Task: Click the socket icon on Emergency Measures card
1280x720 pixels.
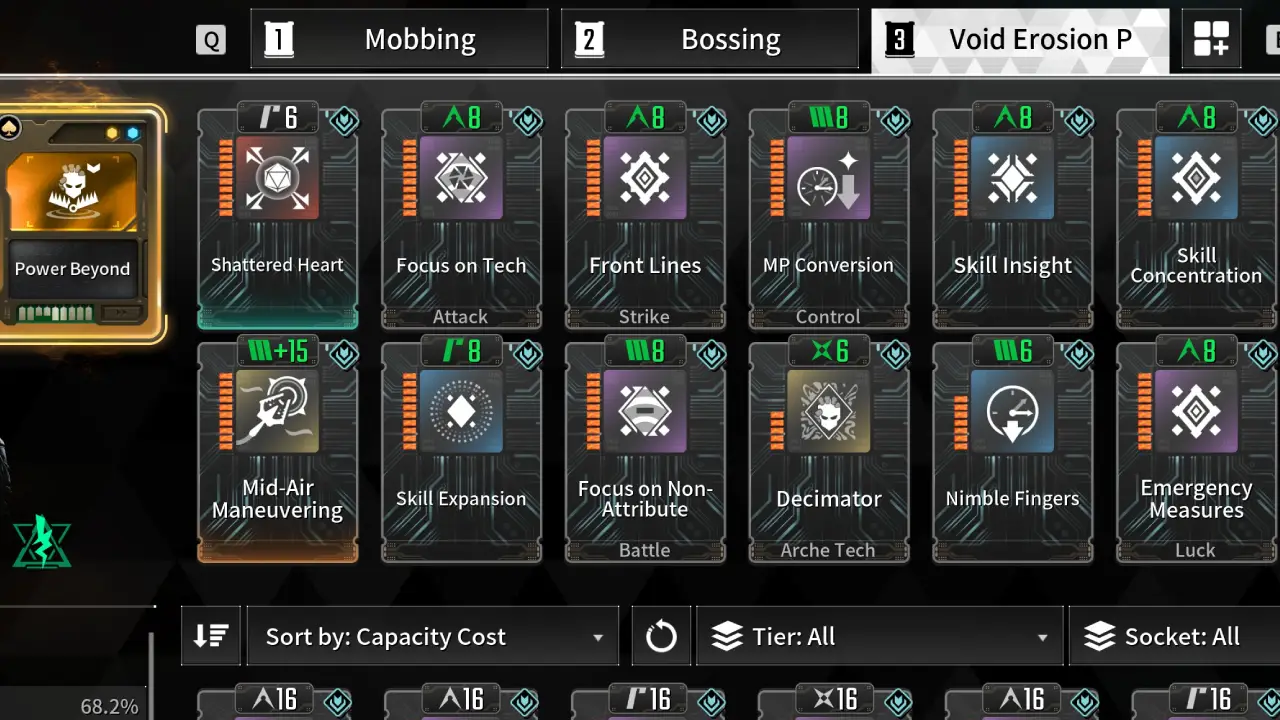Action: 1262,353
